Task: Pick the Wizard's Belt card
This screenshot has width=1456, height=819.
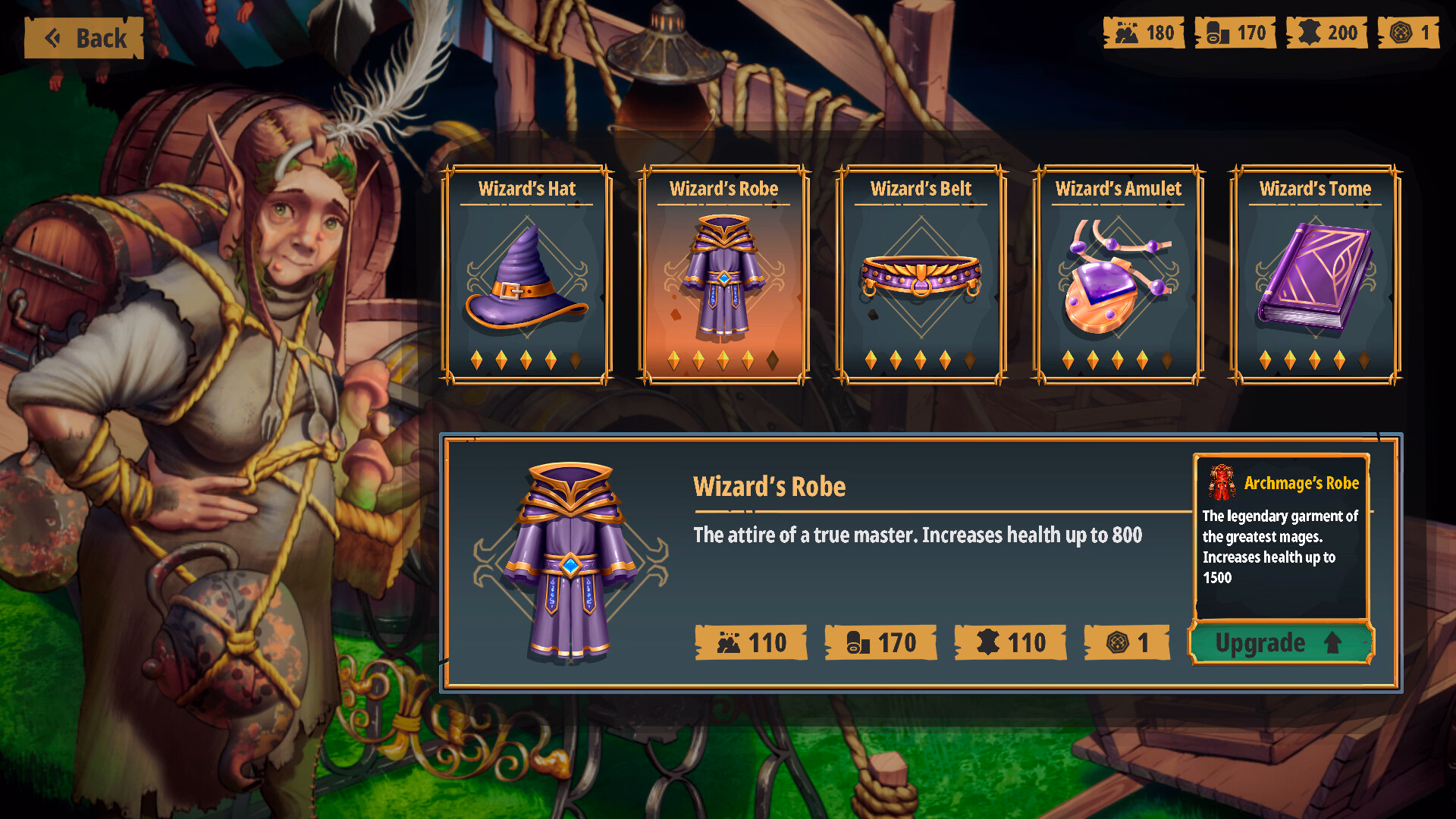Action: tap(921, 275)
